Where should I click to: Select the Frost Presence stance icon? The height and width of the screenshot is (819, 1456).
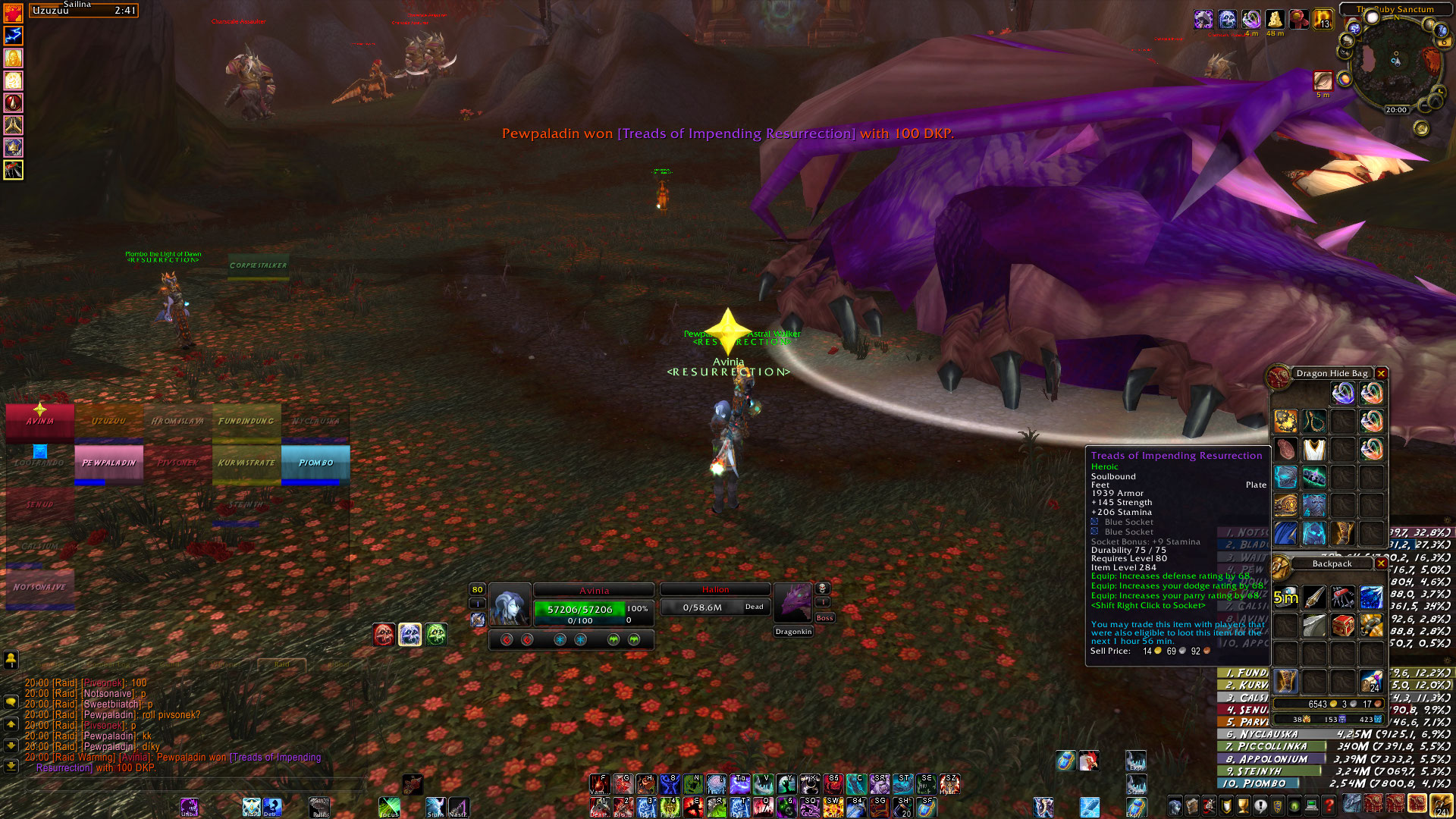tap(409, 635)
